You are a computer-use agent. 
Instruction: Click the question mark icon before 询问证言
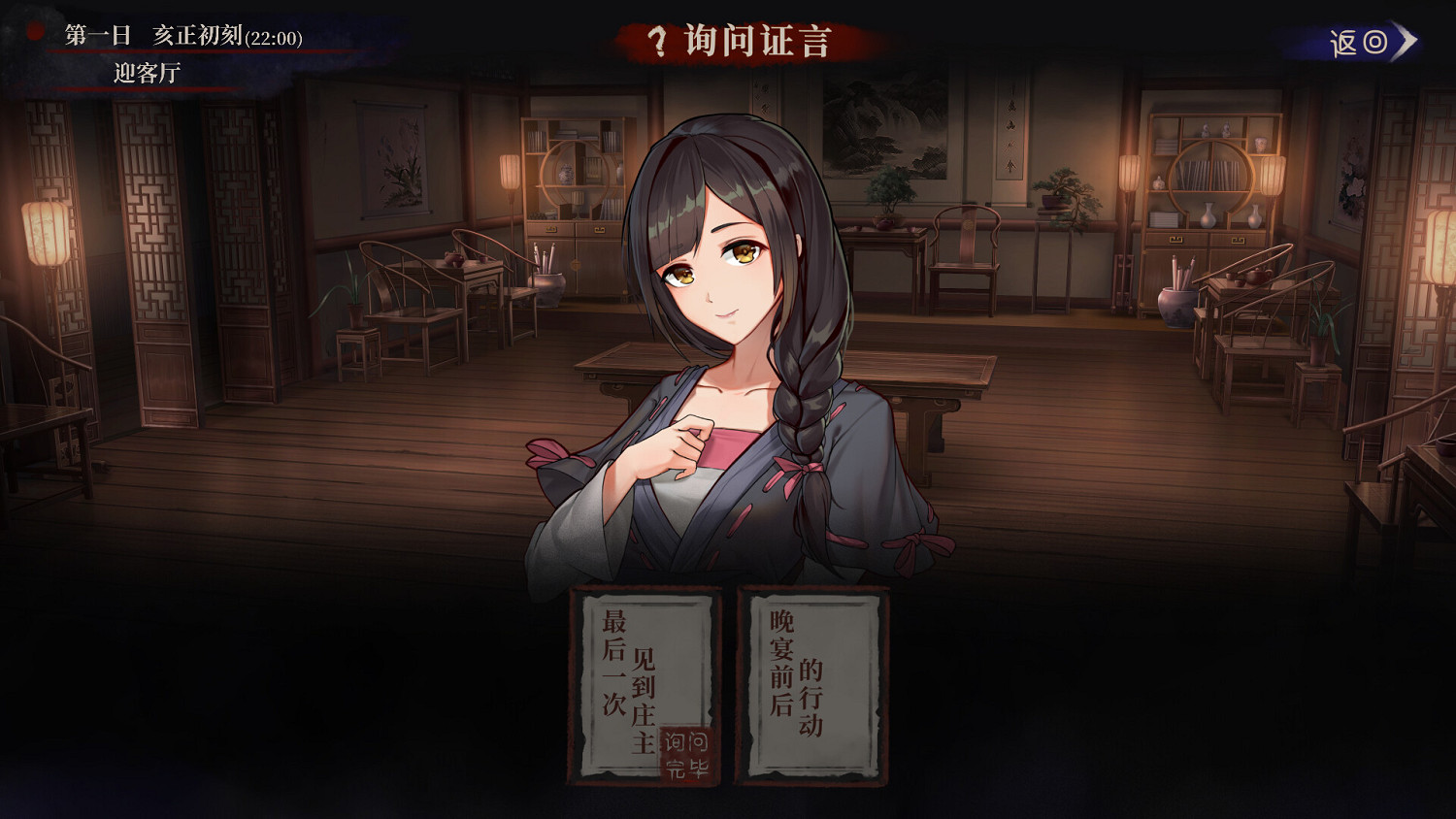(656, 43)
